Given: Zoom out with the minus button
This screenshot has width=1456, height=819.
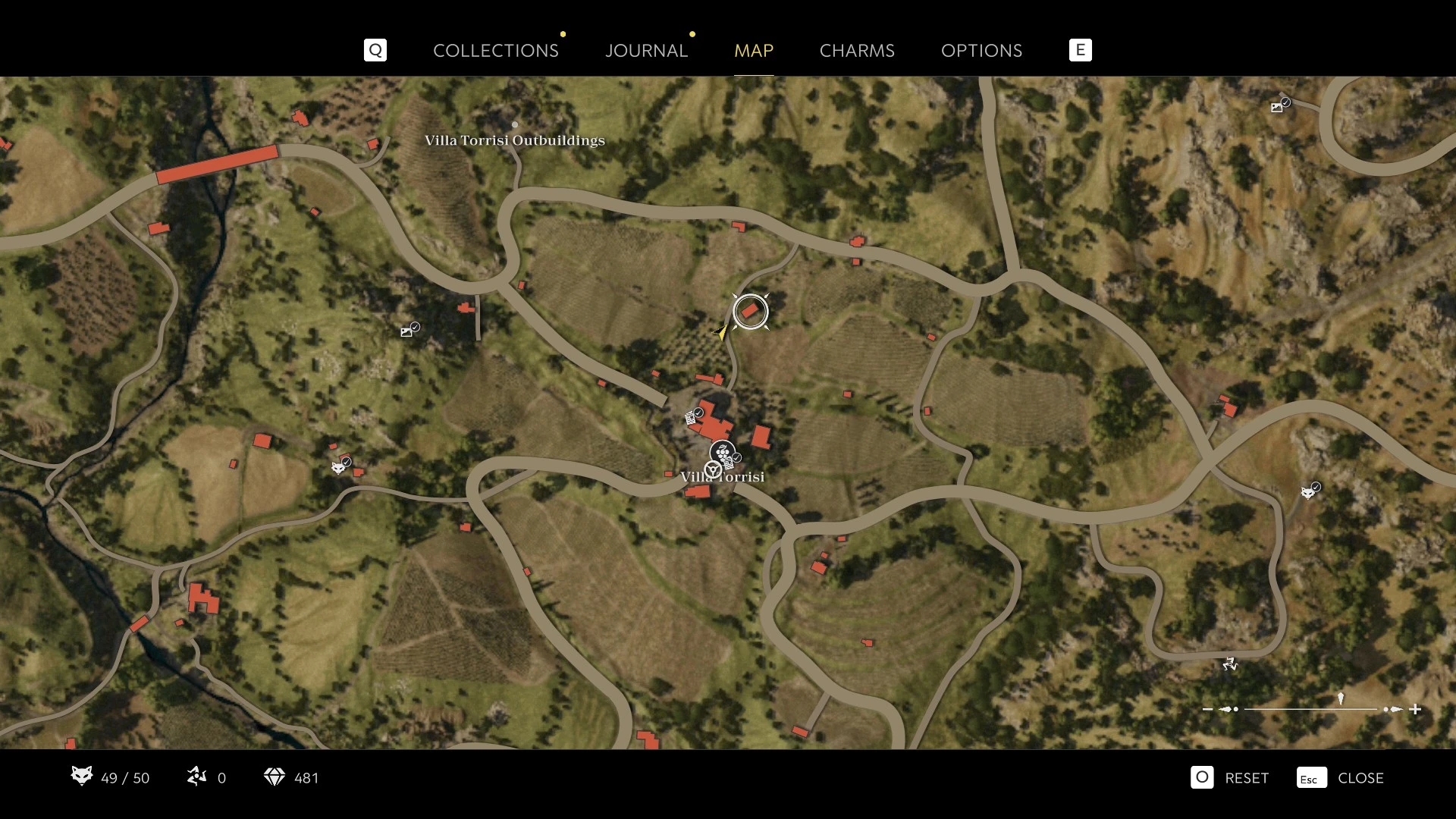Looking at the screenshot, I should point(1208,710).
